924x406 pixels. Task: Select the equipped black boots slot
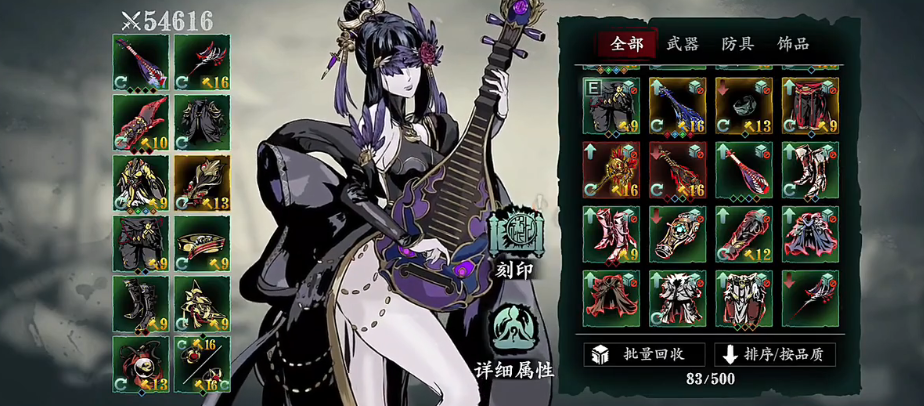[x=140, y=304]
